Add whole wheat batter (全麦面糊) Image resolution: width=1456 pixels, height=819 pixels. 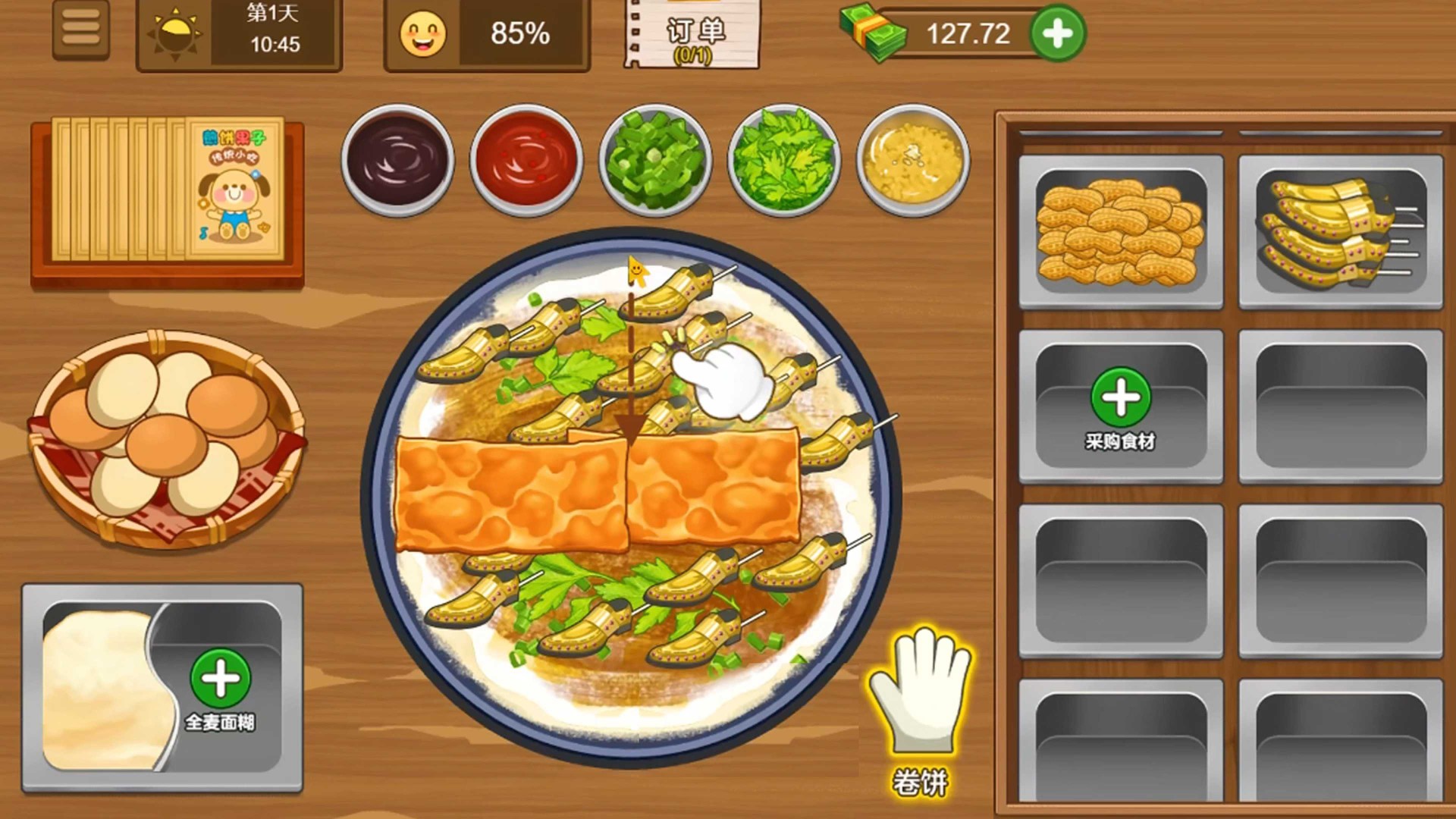(x=220, y=679)
